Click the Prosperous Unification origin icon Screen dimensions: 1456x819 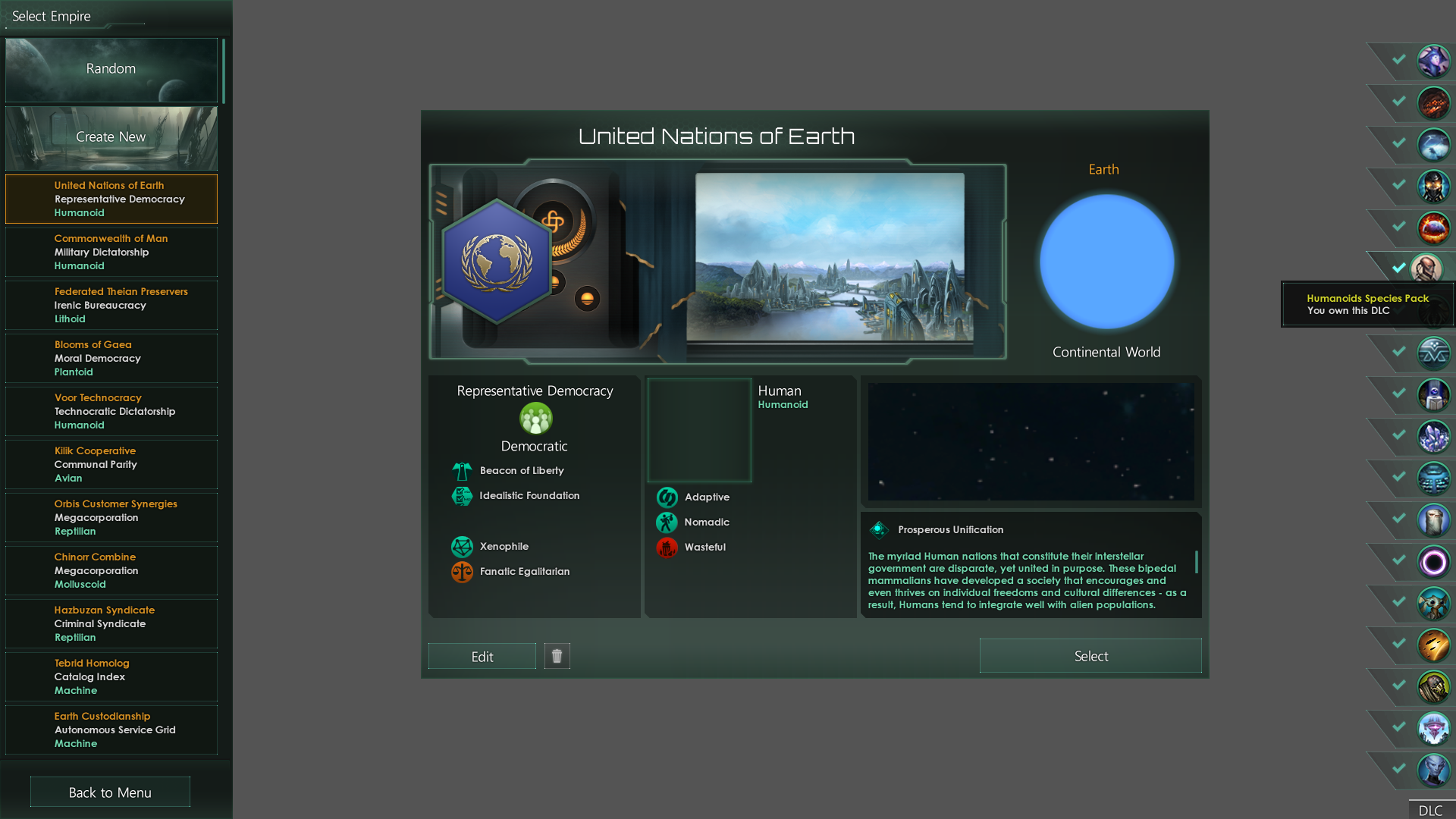click(x=880, y=529)
